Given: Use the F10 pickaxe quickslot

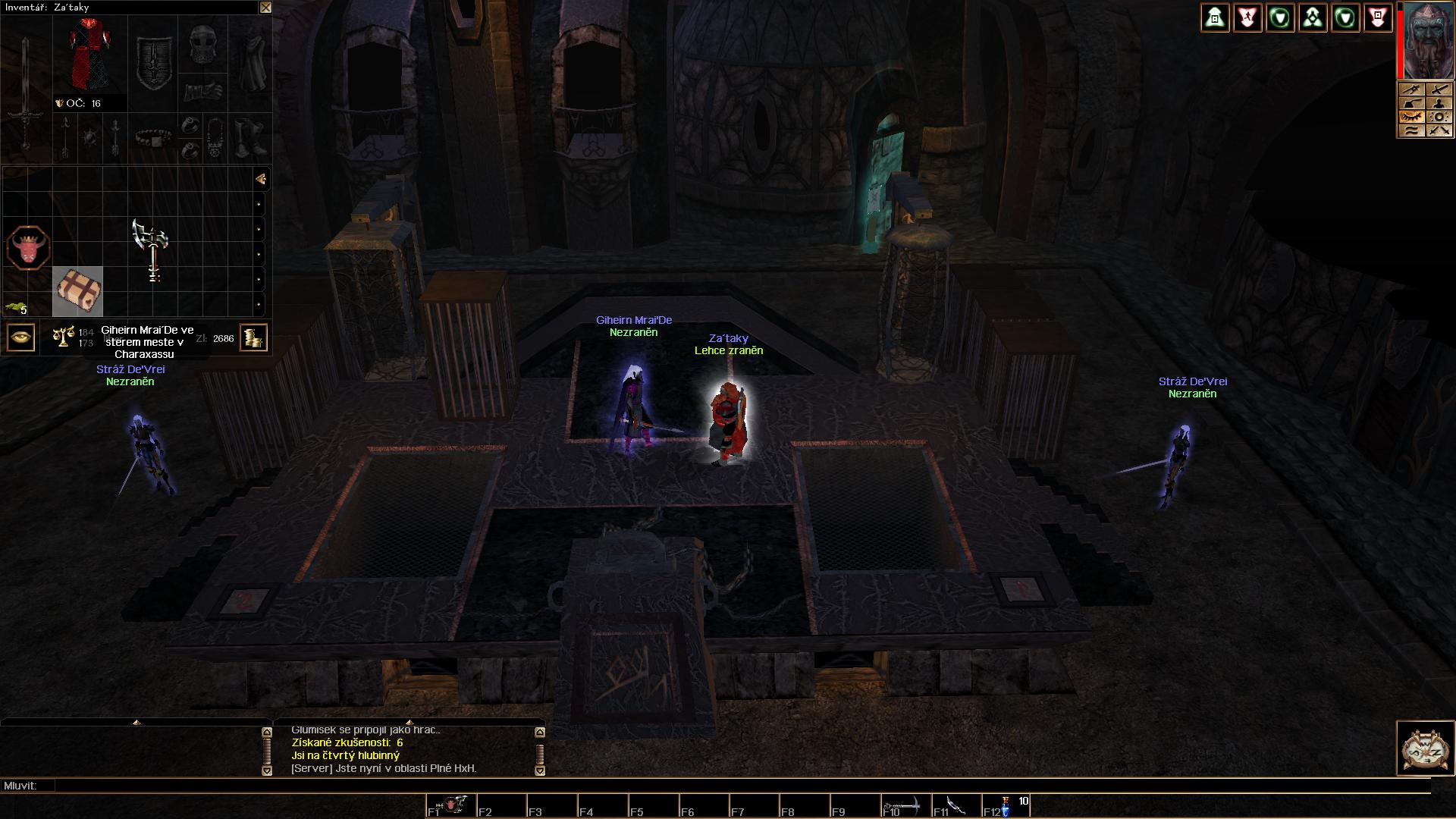Looking at the screenshot, I should [x=905, y=806].
